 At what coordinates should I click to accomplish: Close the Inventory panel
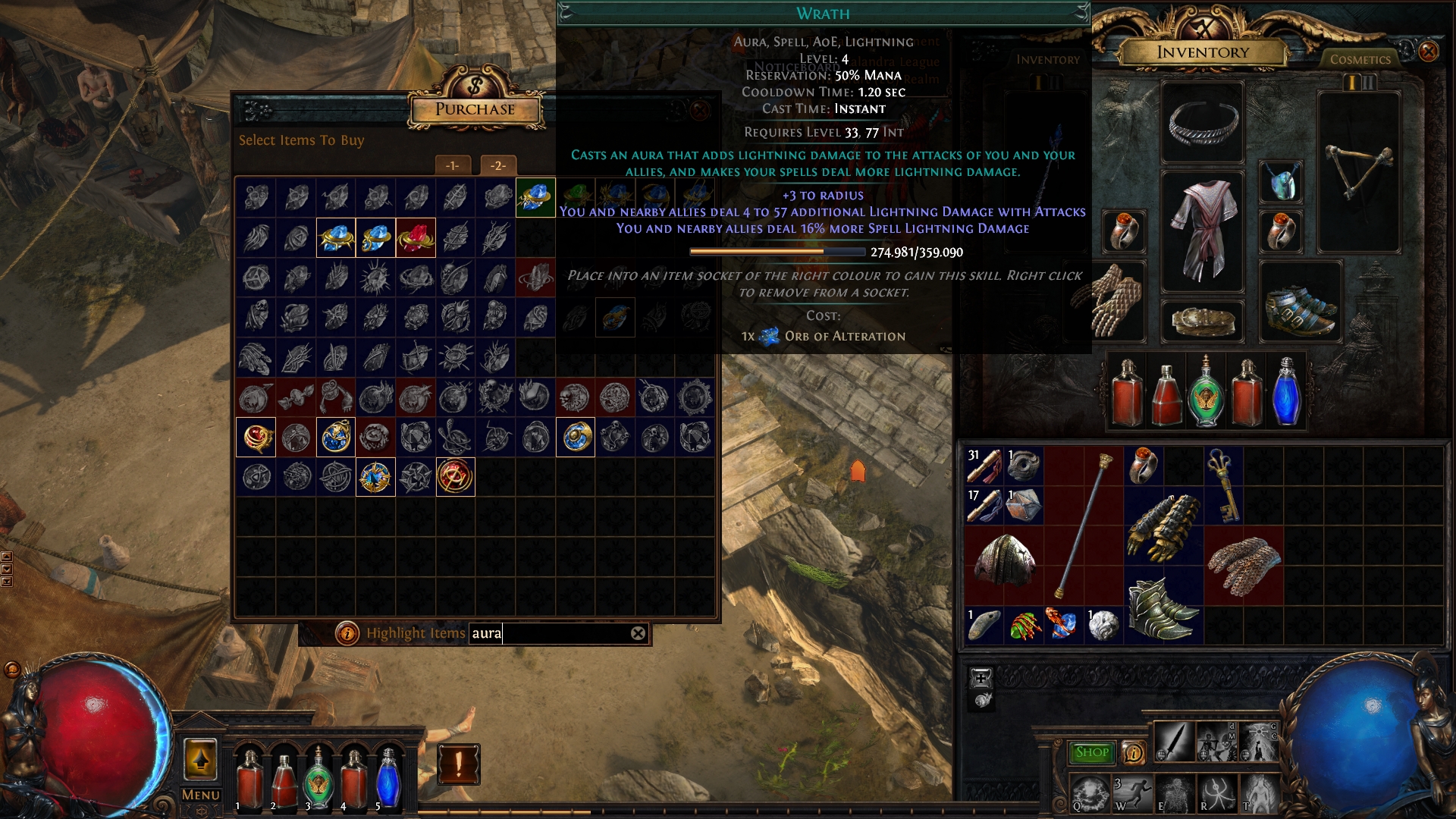pyautogui.click(x=1428, y=52)
